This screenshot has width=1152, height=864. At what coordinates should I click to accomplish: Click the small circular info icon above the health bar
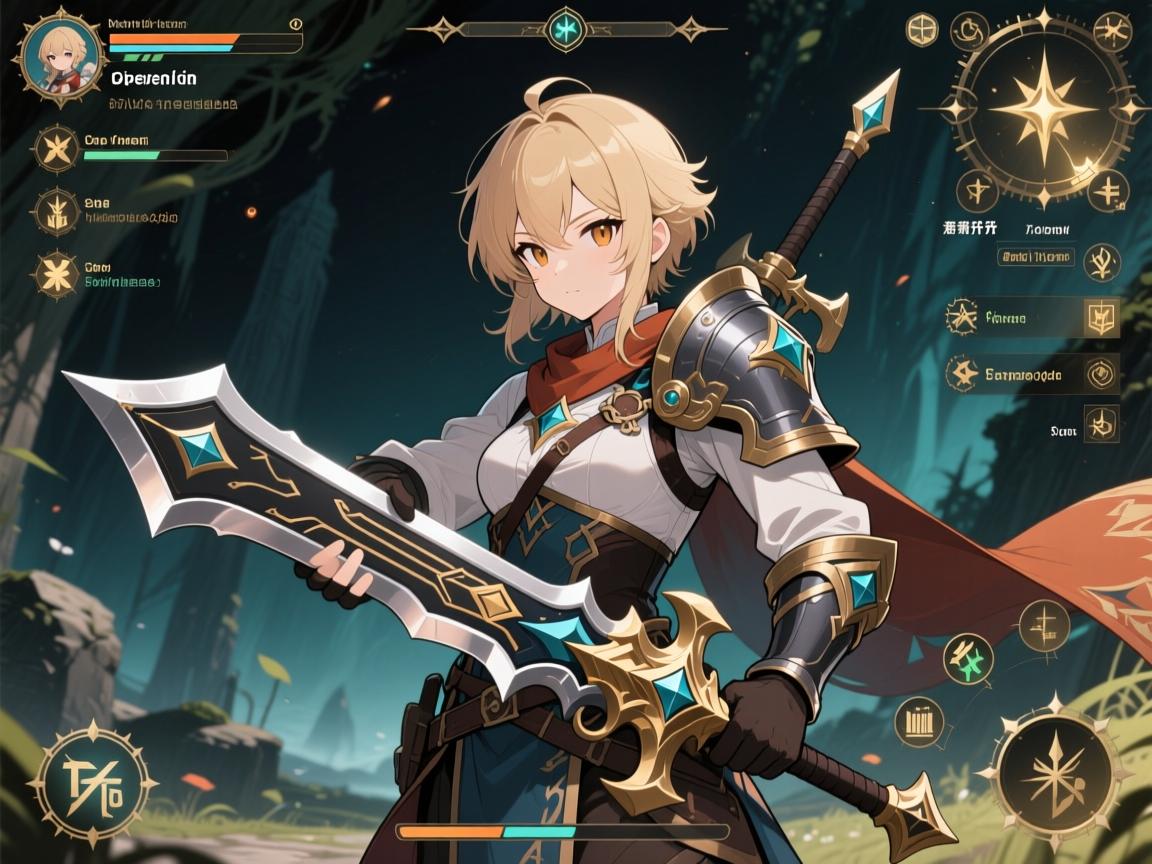(x=295, y=24)
